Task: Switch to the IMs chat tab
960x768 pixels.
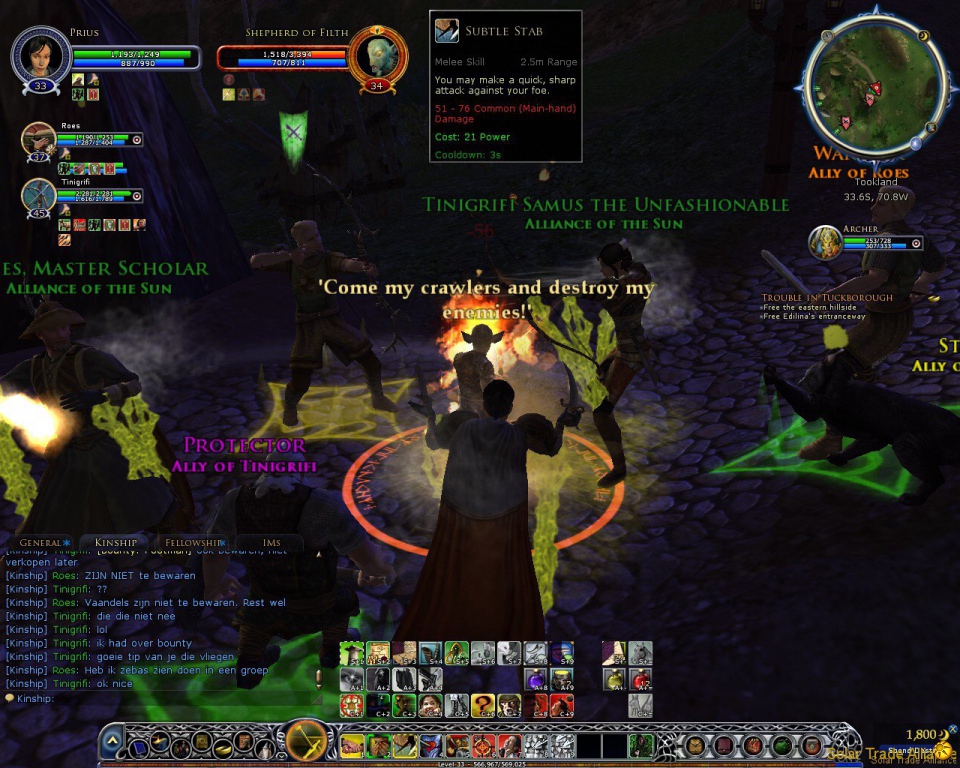Action: 271,542
